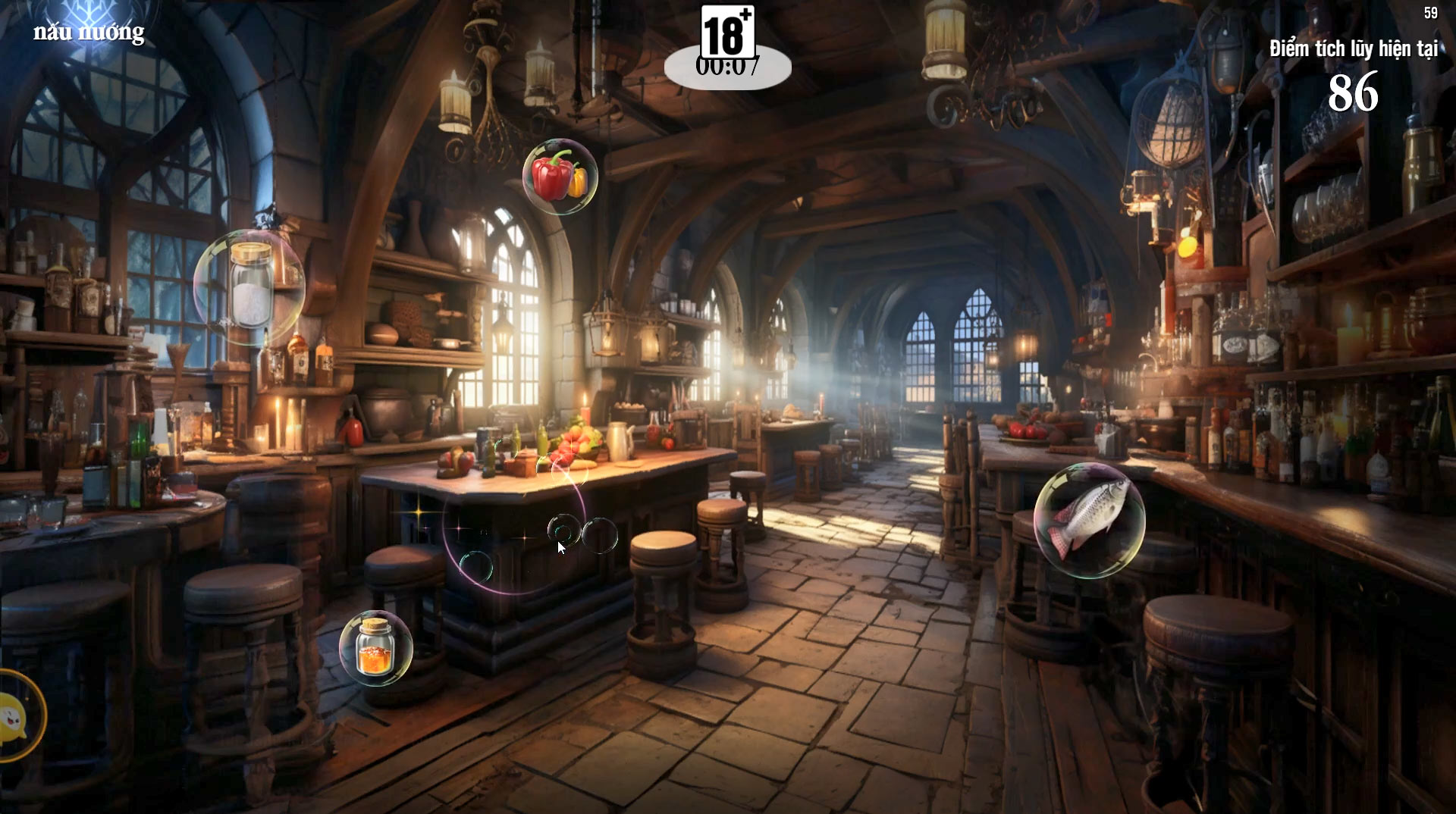The height and width of the screenshot is (814, 1456).
Task: Pop the white salt jar bubble
Action: tap(249, 287)
